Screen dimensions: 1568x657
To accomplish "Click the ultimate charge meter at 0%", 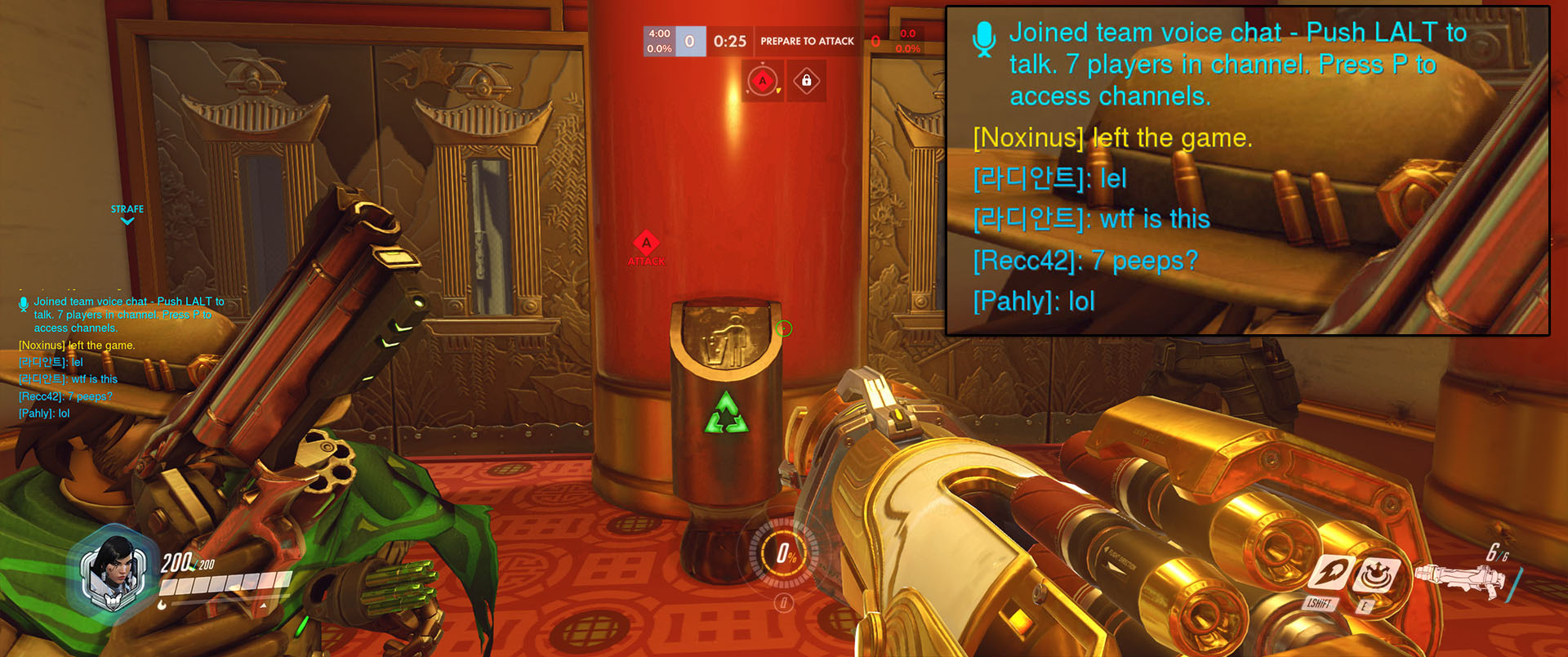I will click(785, 553).
